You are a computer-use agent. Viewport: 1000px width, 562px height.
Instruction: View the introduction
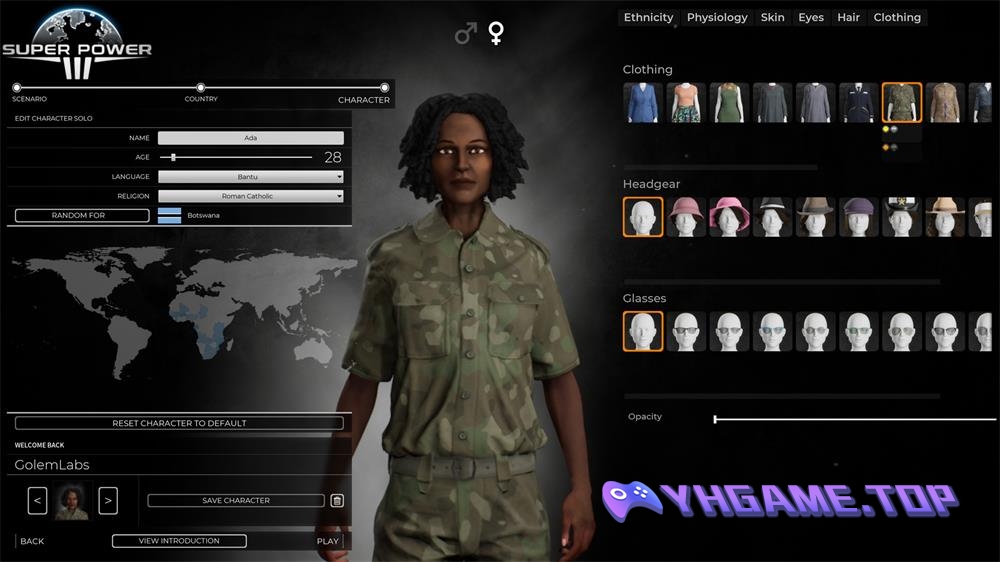[179, 541]
